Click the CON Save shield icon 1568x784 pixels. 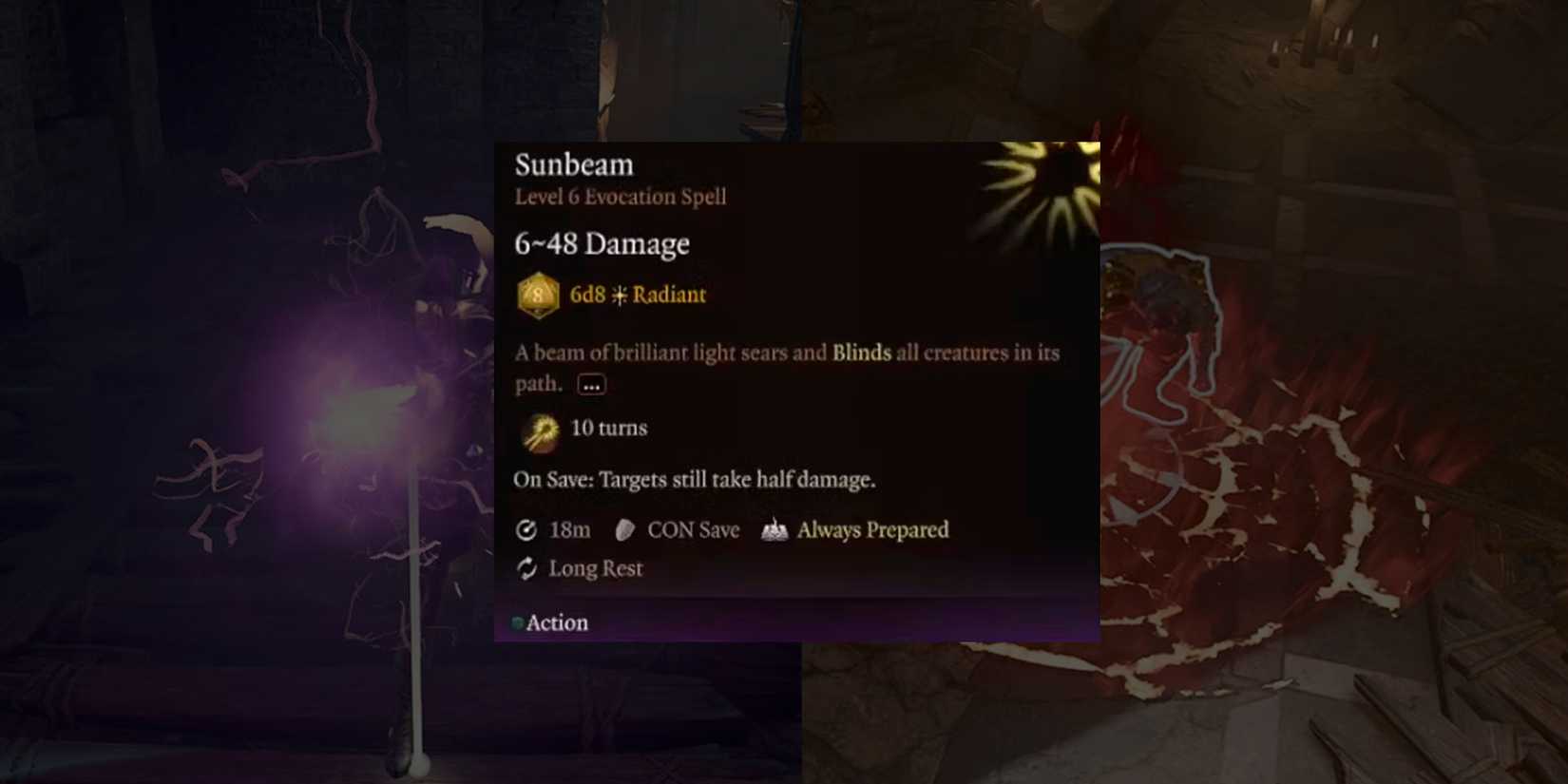pyautogui.click(x=624, y=530)
